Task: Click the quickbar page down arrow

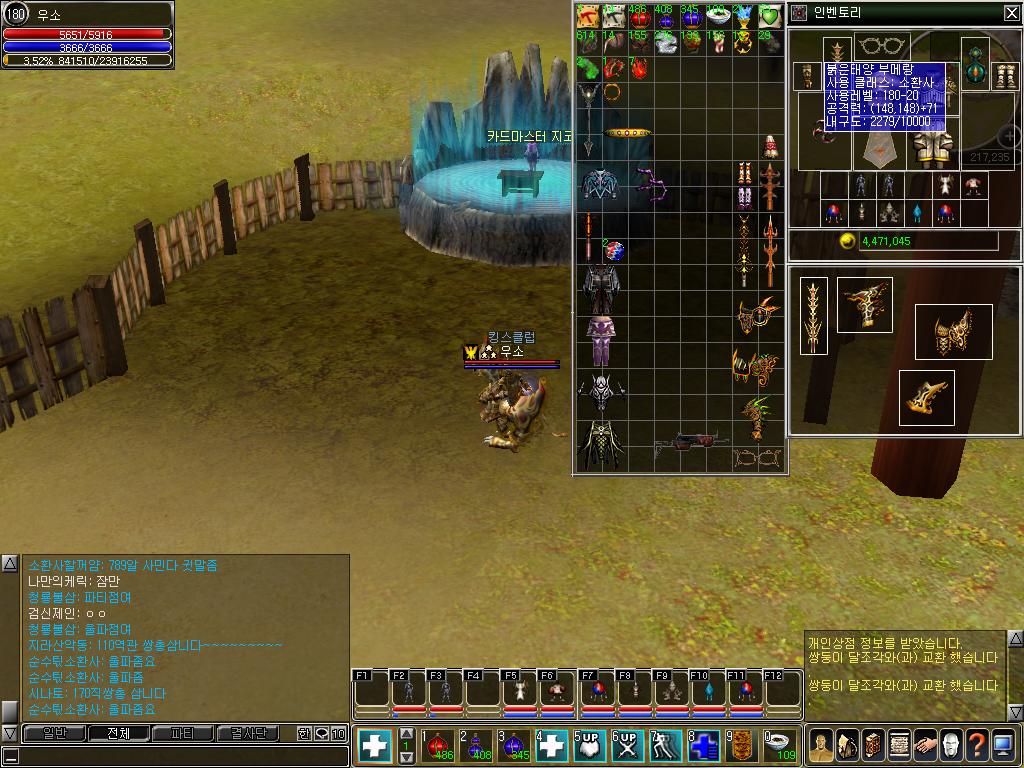Action: pos(406,758)
